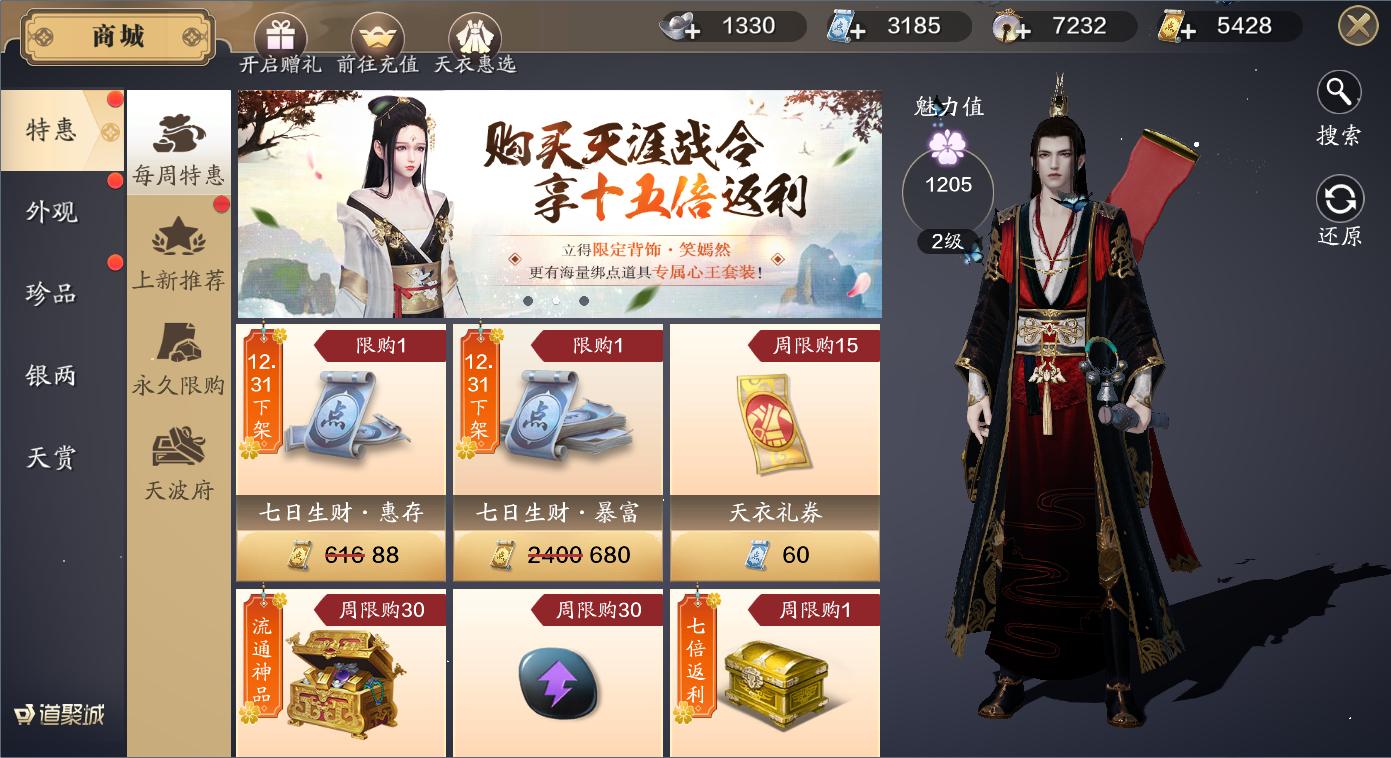1391x758 pixels.
Task: Select the 天波府 subcategory
Action: [x=178, y=462]
